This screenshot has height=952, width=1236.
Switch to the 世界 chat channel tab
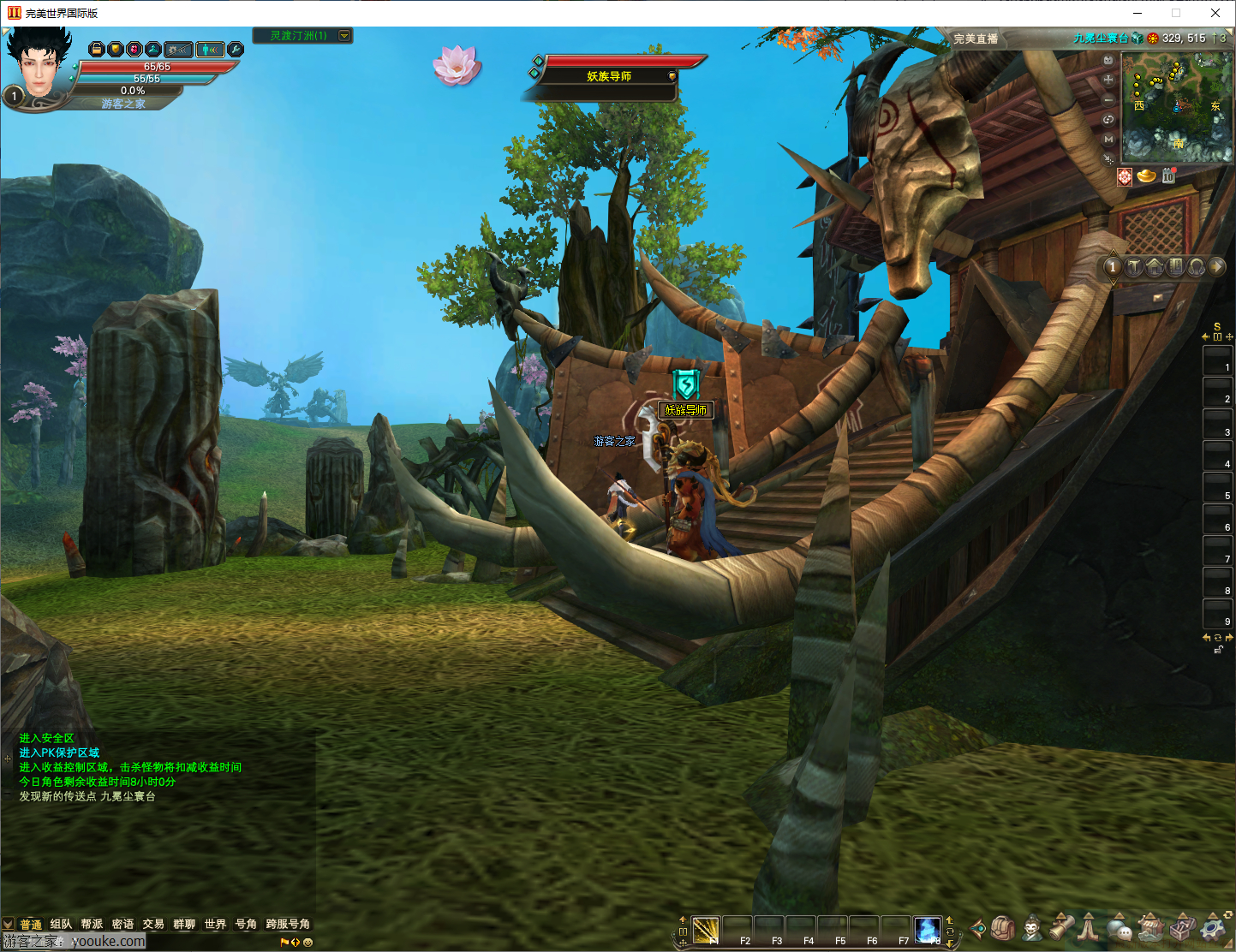coord(215,925)
